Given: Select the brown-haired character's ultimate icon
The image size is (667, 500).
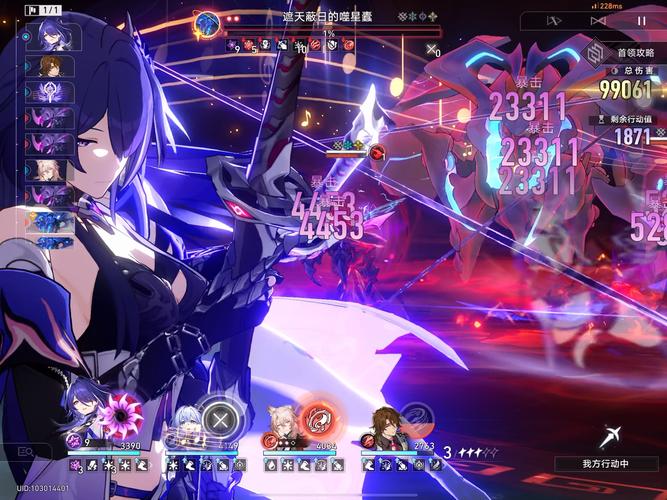Looking at the screenshot, I should 416,417.
